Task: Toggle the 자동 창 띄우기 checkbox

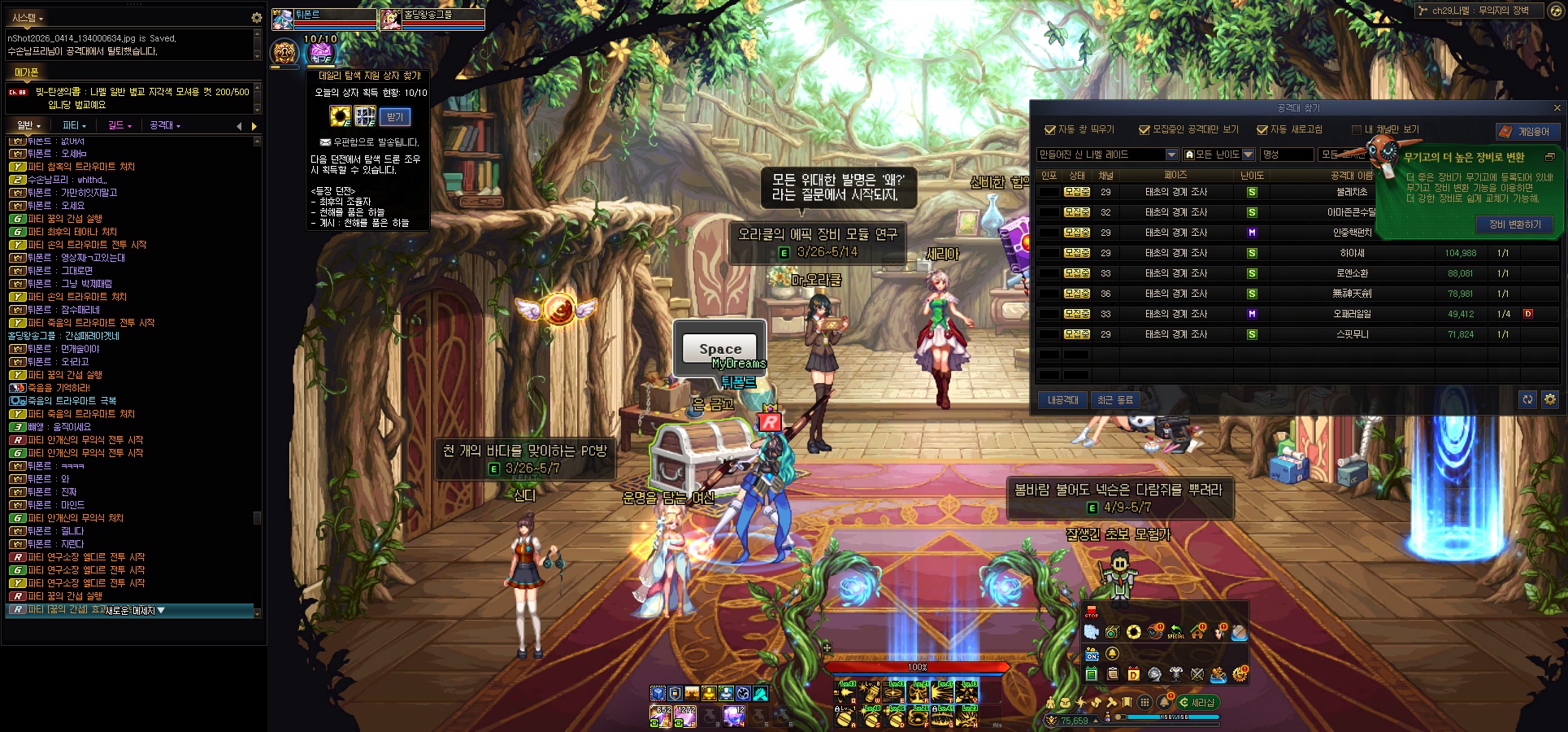Action: click(x=1049, y=130)
